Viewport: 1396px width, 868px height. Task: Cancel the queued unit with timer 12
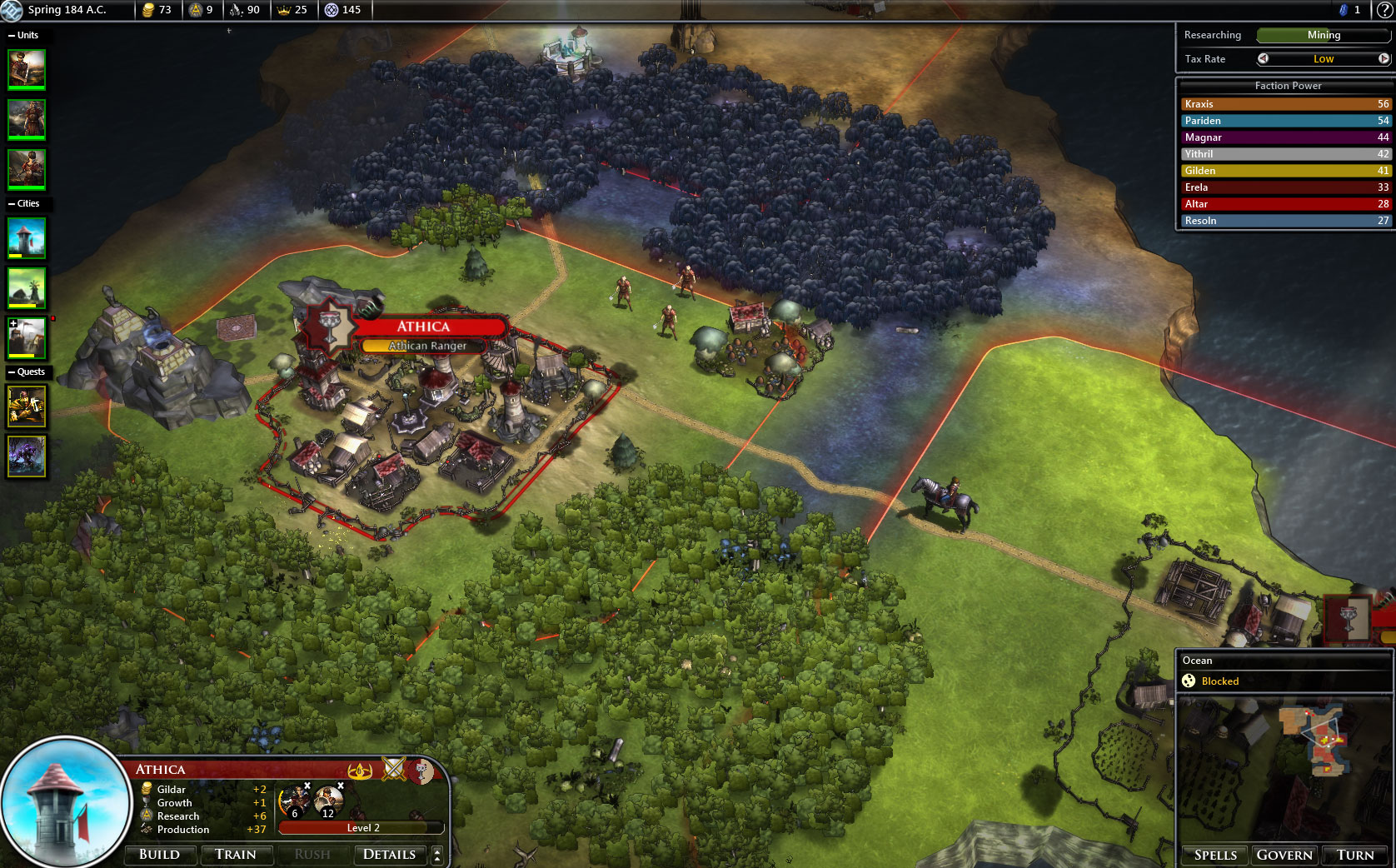(x=341, y=786)
